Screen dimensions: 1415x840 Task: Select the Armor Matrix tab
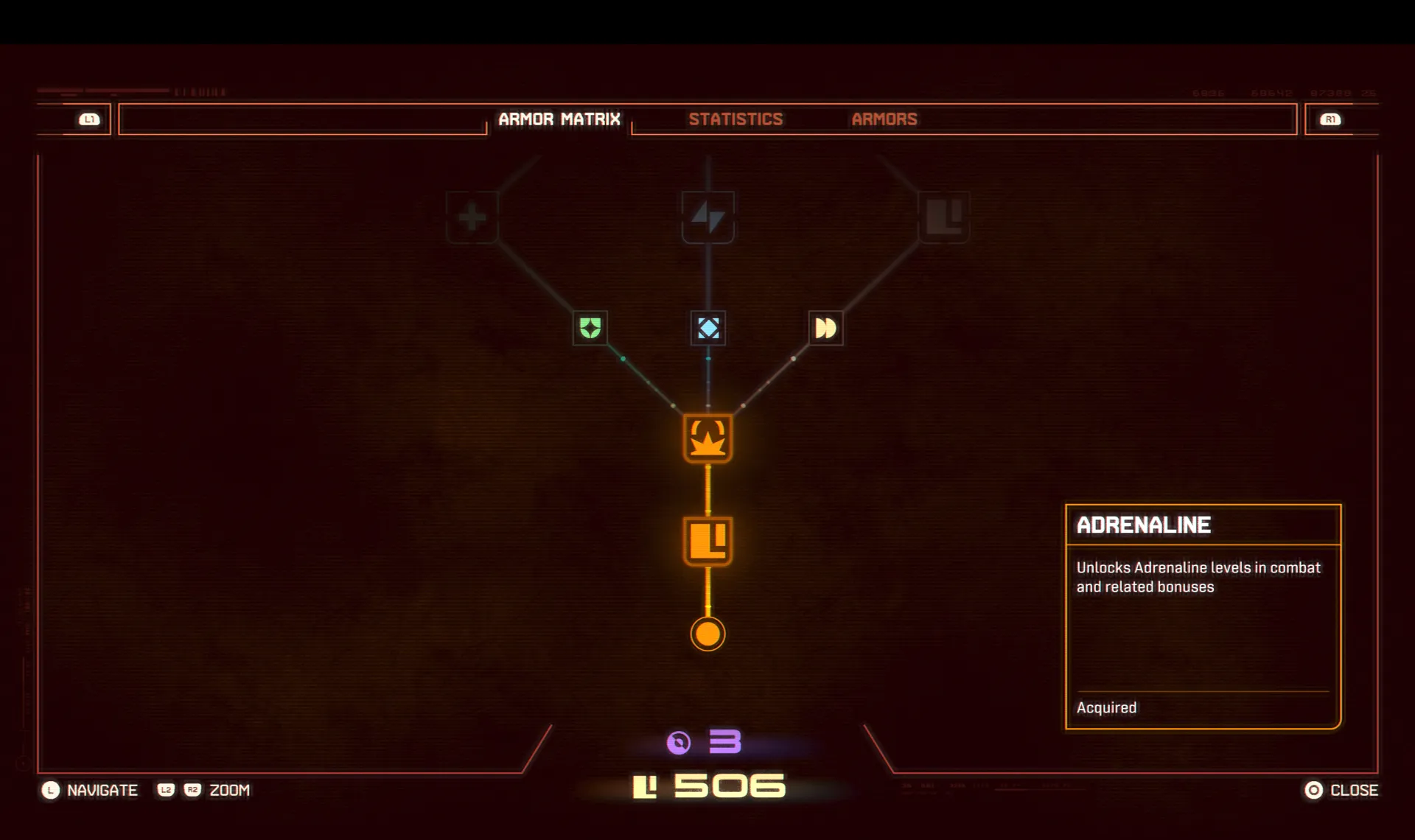coord(559,119)
